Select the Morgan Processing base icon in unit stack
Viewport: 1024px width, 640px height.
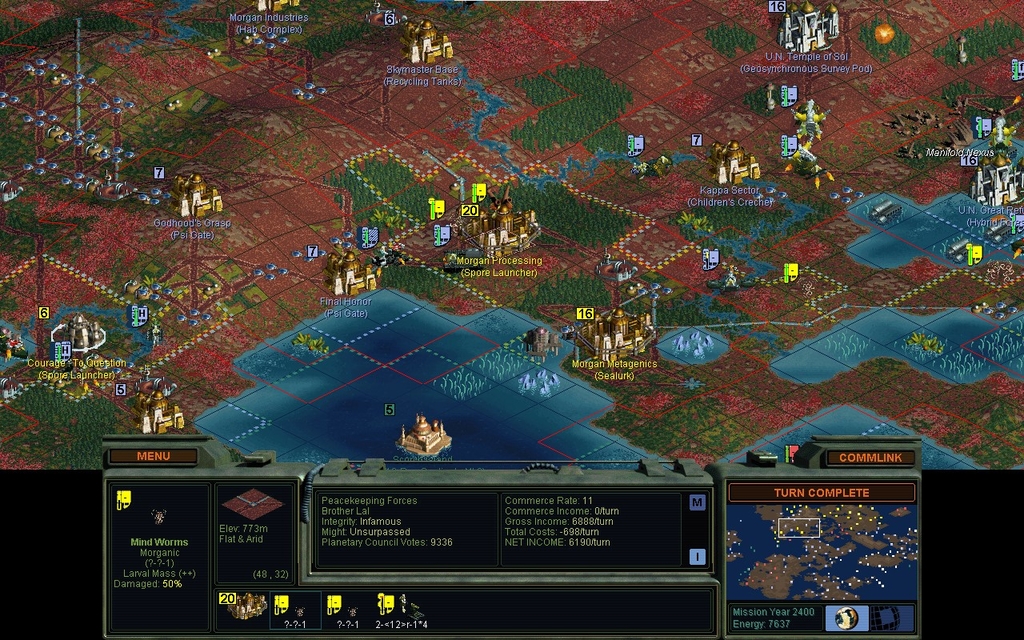point(243,605)
